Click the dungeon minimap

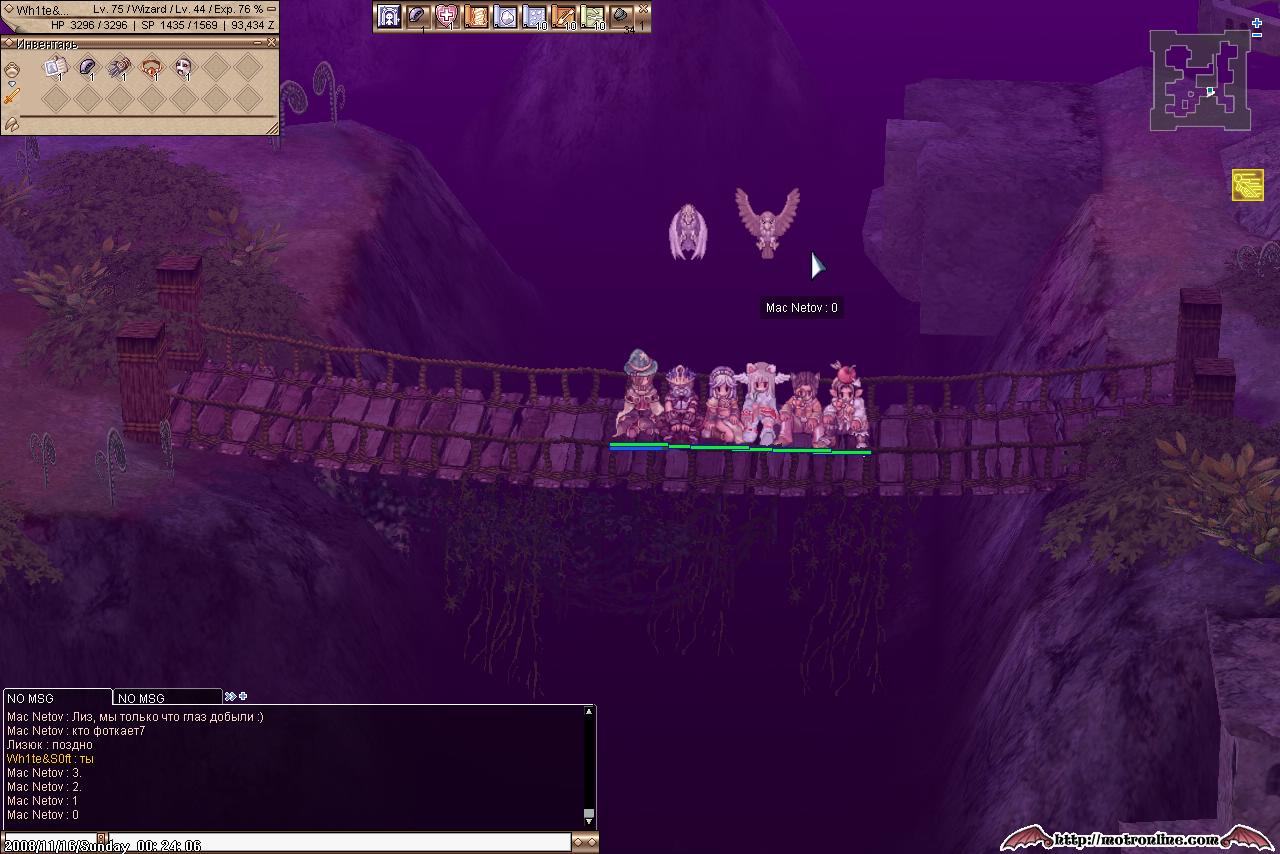[1199, 80]
